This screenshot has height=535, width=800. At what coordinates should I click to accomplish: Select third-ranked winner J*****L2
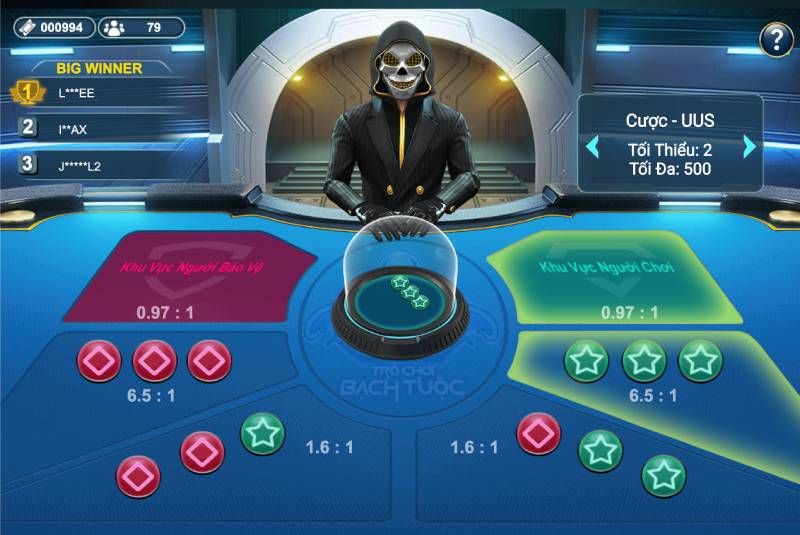coord(78,165)
